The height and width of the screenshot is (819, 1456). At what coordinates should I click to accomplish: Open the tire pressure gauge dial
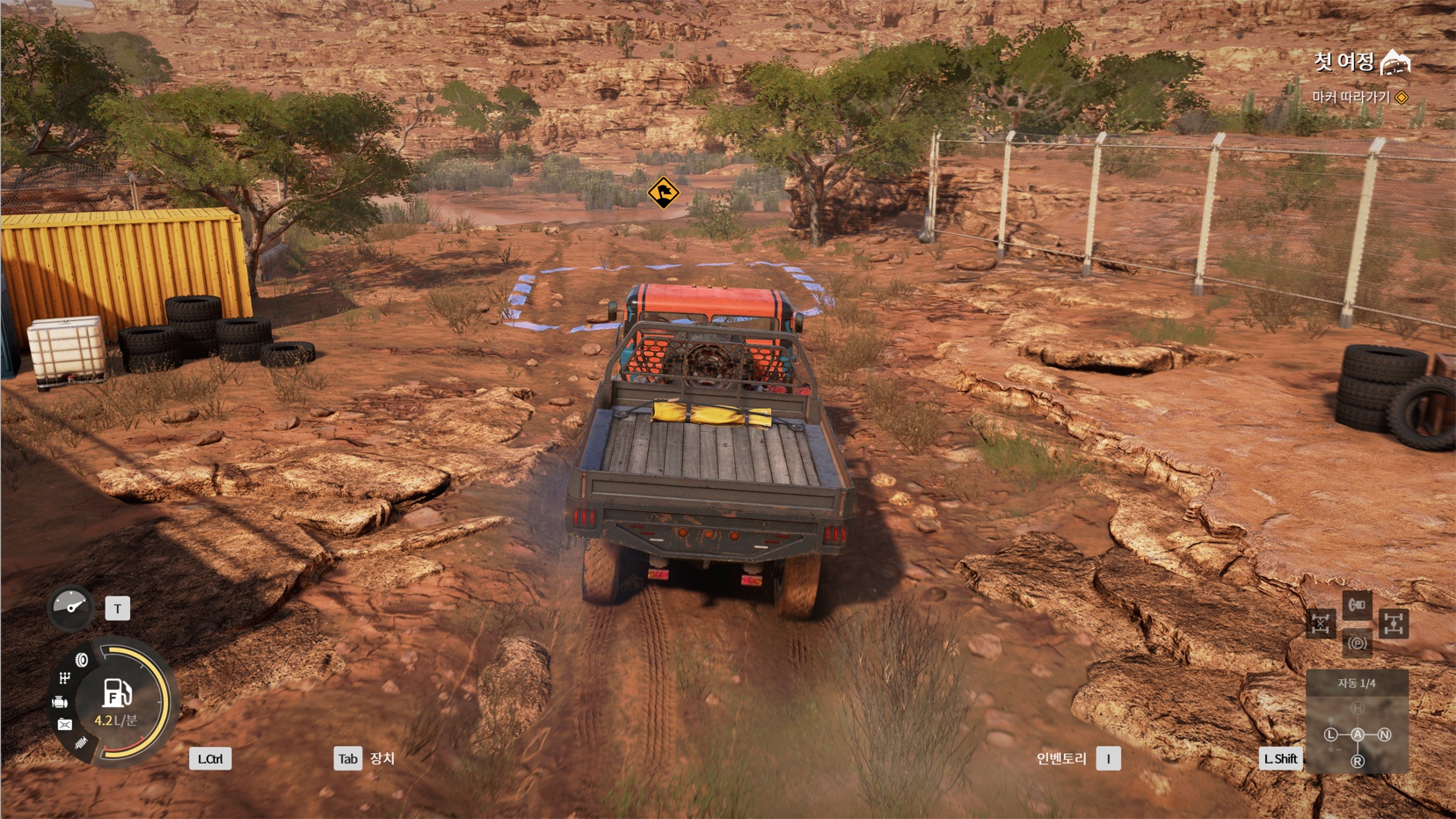point(70,607)
